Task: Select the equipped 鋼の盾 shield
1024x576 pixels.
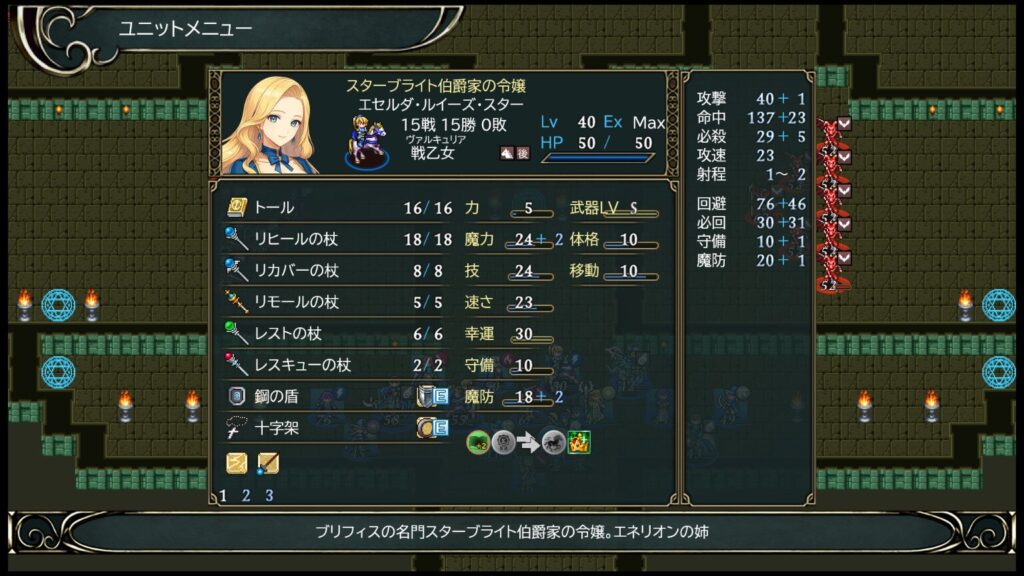Action: (300, 396)
